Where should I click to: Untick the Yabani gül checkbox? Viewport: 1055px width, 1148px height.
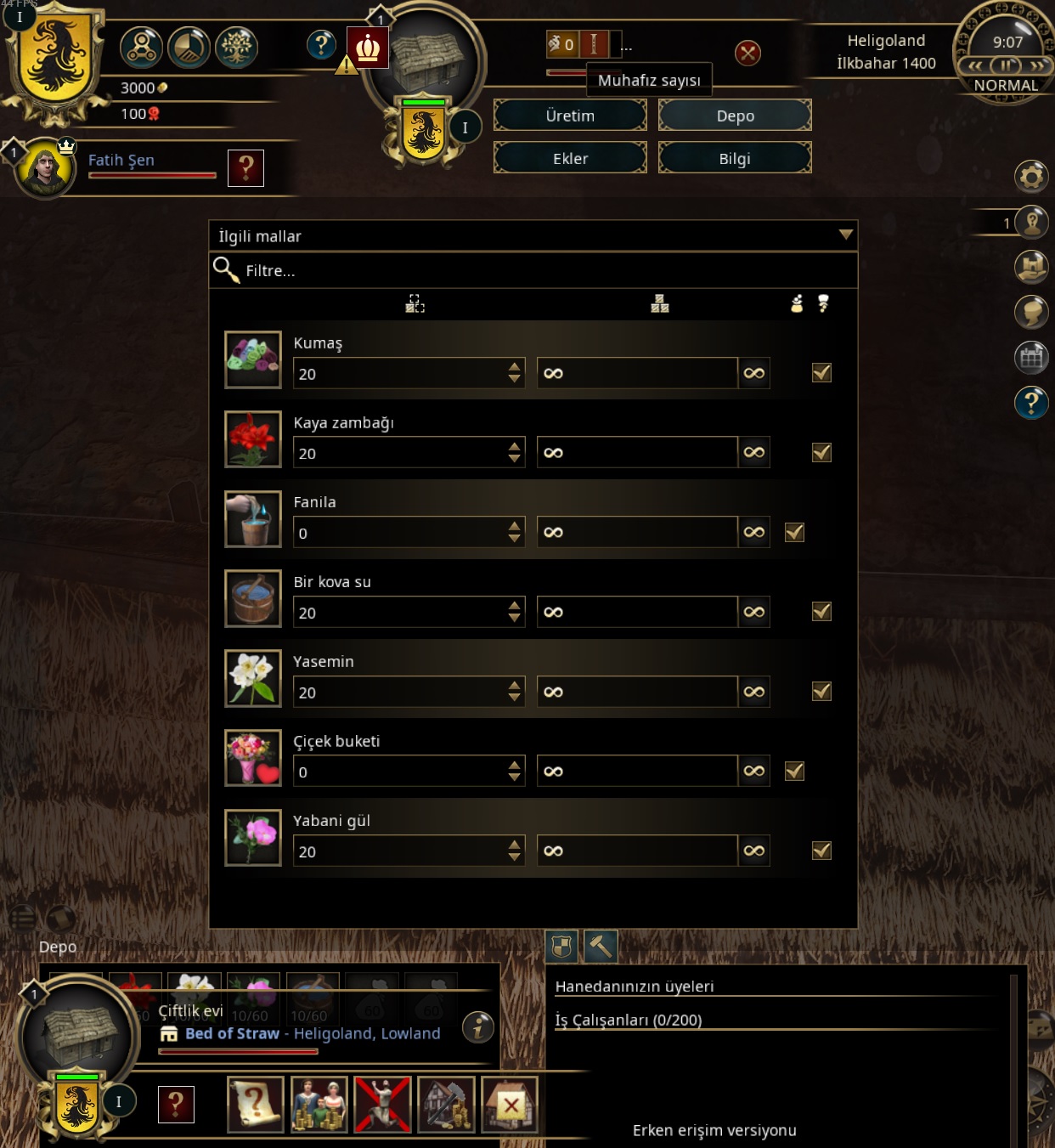821,851
